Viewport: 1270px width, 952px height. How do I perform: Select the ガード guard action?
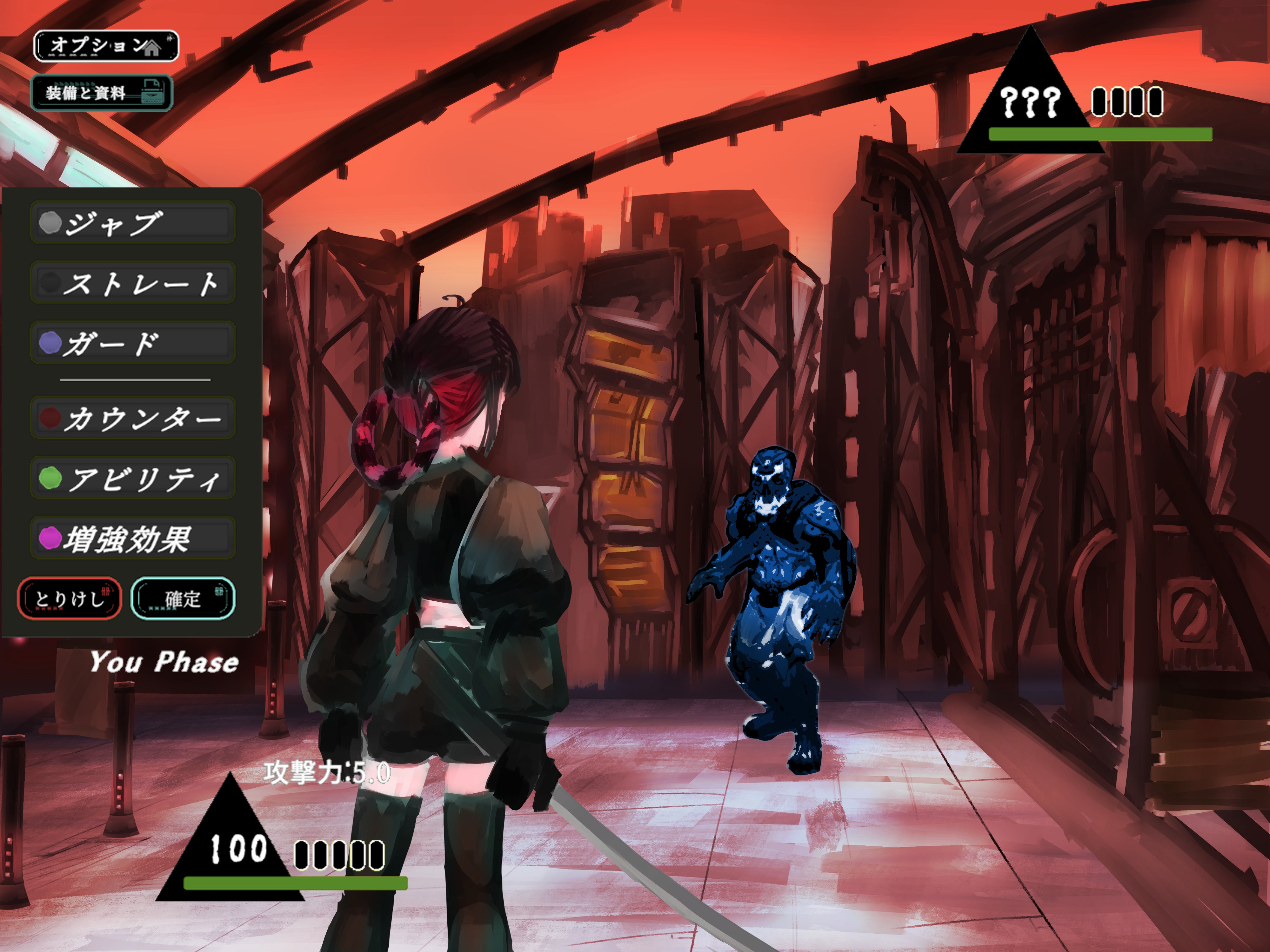click(133, 343)
